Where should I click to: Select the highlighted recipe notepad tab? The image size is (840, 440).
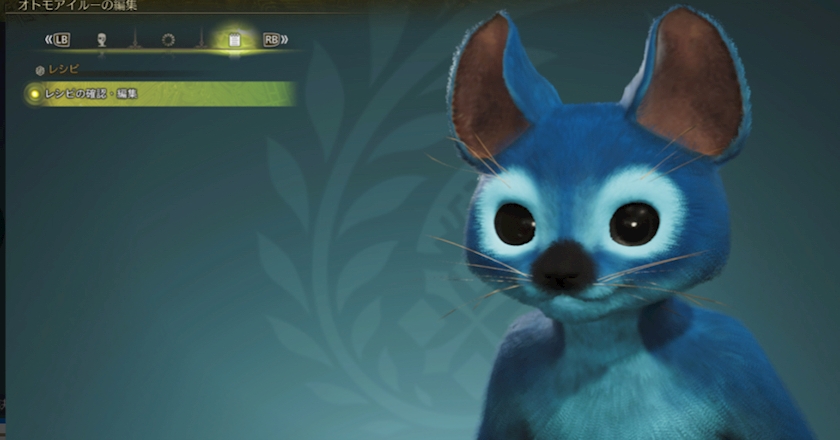coord(234,40)
